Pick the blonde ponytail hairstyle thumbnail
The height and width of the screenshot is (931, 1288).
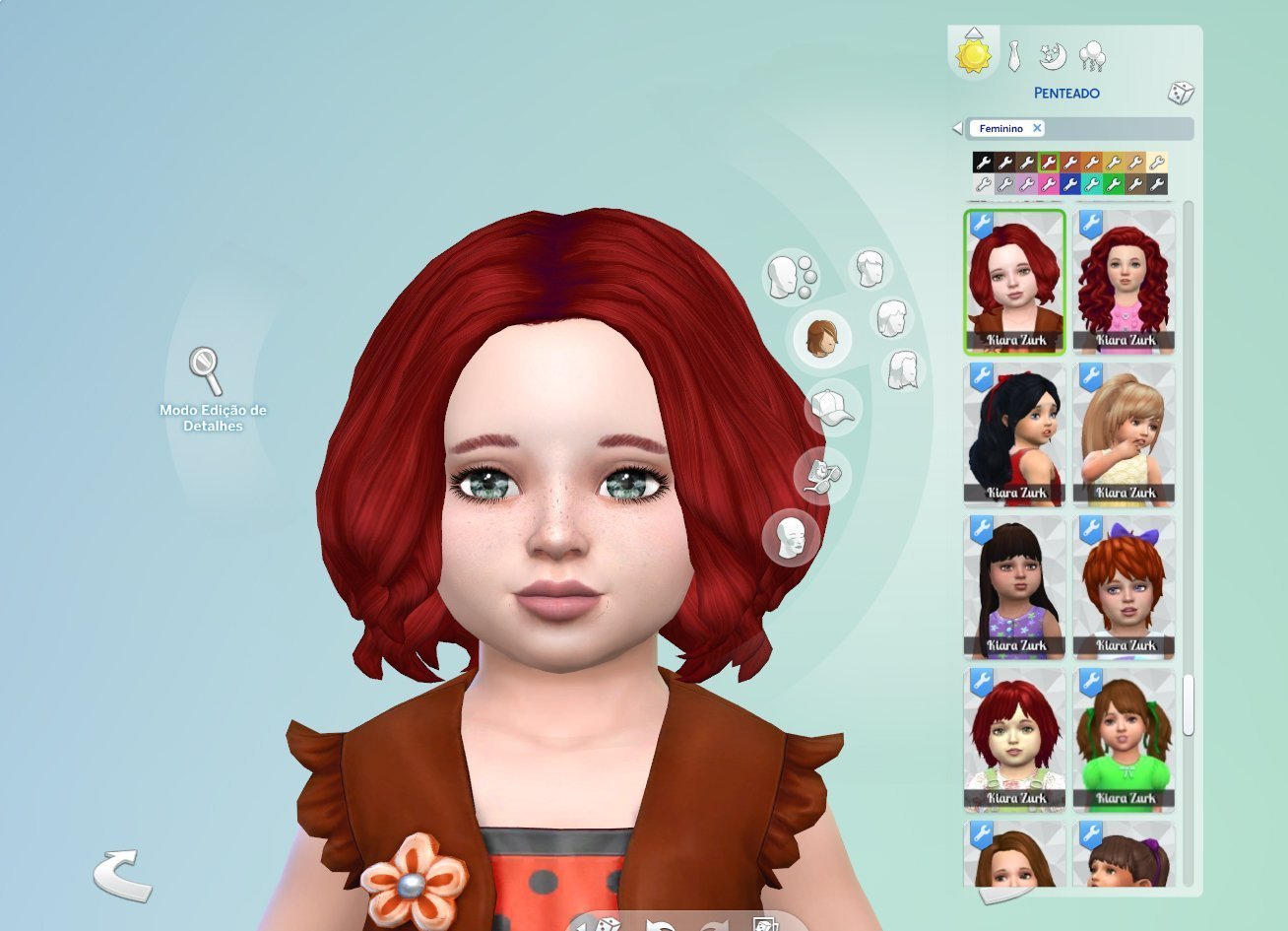tap(1124, 434)
